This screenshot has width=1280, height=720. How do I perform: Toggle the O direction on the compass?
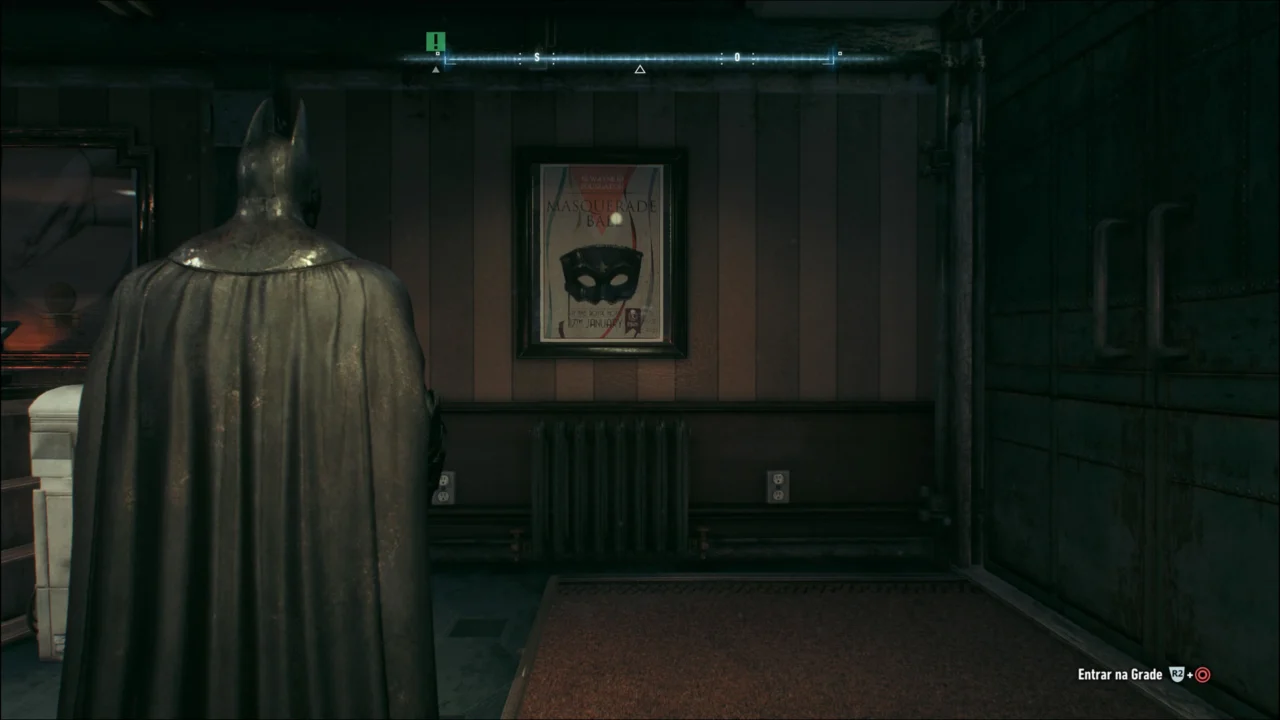point(737,57)
